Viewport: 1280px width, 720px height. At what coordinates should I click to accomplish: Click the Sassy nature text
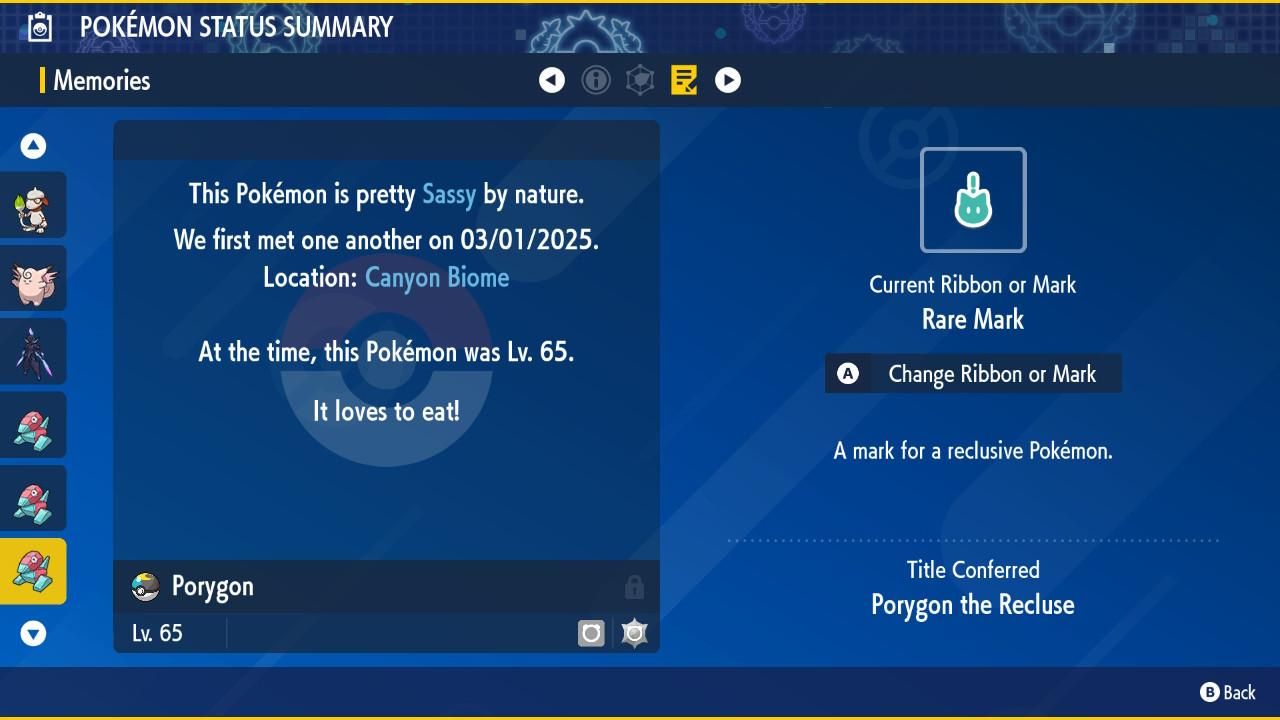point(448,194)
